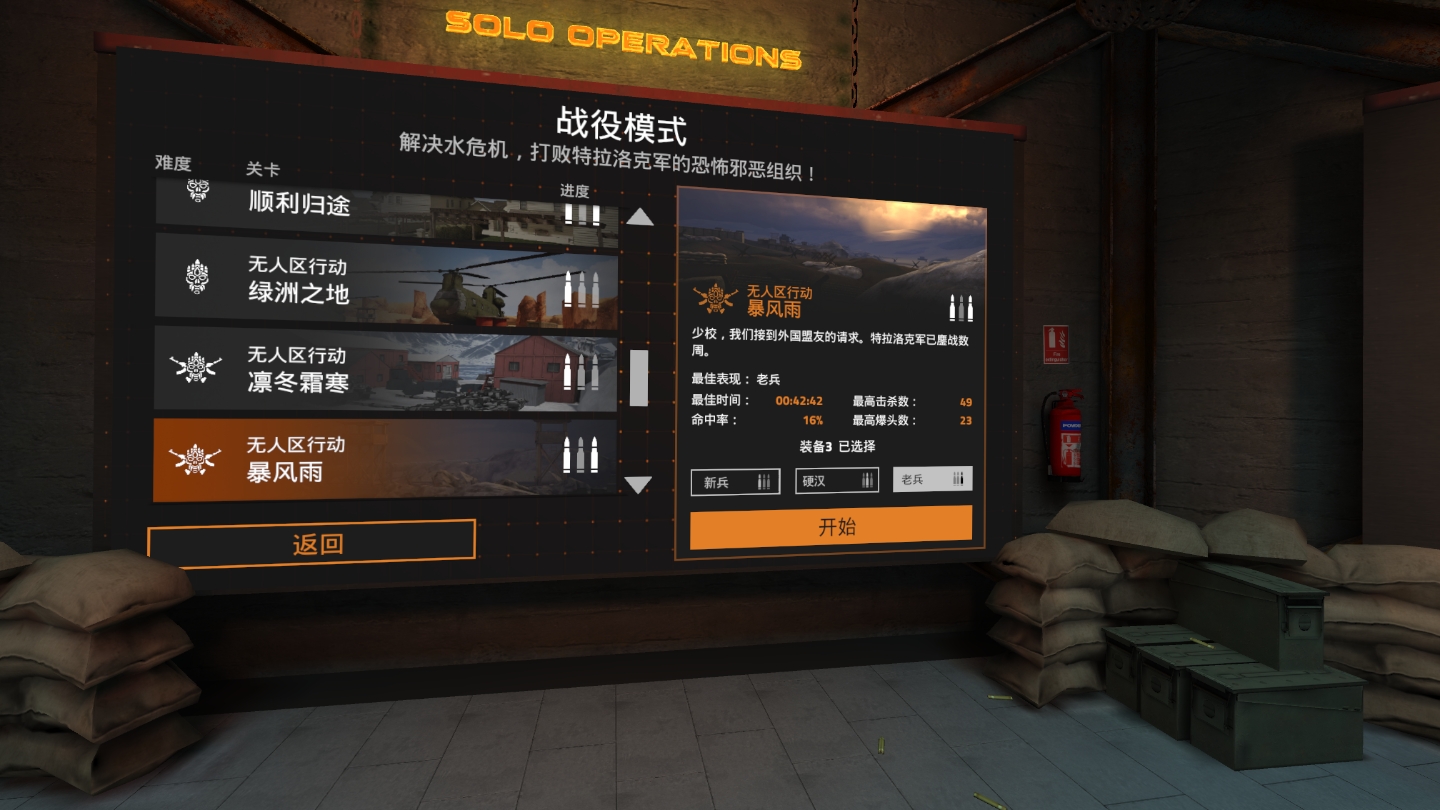Click the faction emblem in the 暴风雨 detail panel
Viewport: 1440px width, 810px height.
pyautogui.click(x=718, y=298)
